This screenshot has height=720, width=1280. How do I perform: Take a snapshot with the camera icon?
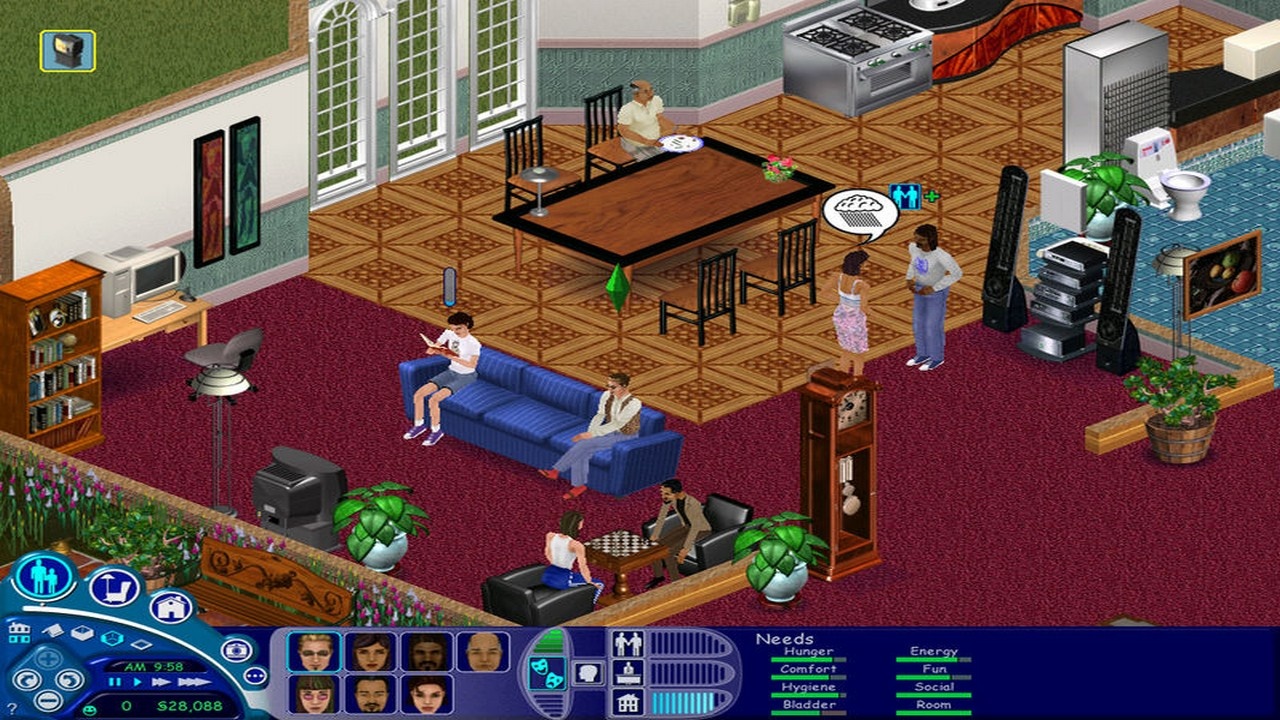238,648
